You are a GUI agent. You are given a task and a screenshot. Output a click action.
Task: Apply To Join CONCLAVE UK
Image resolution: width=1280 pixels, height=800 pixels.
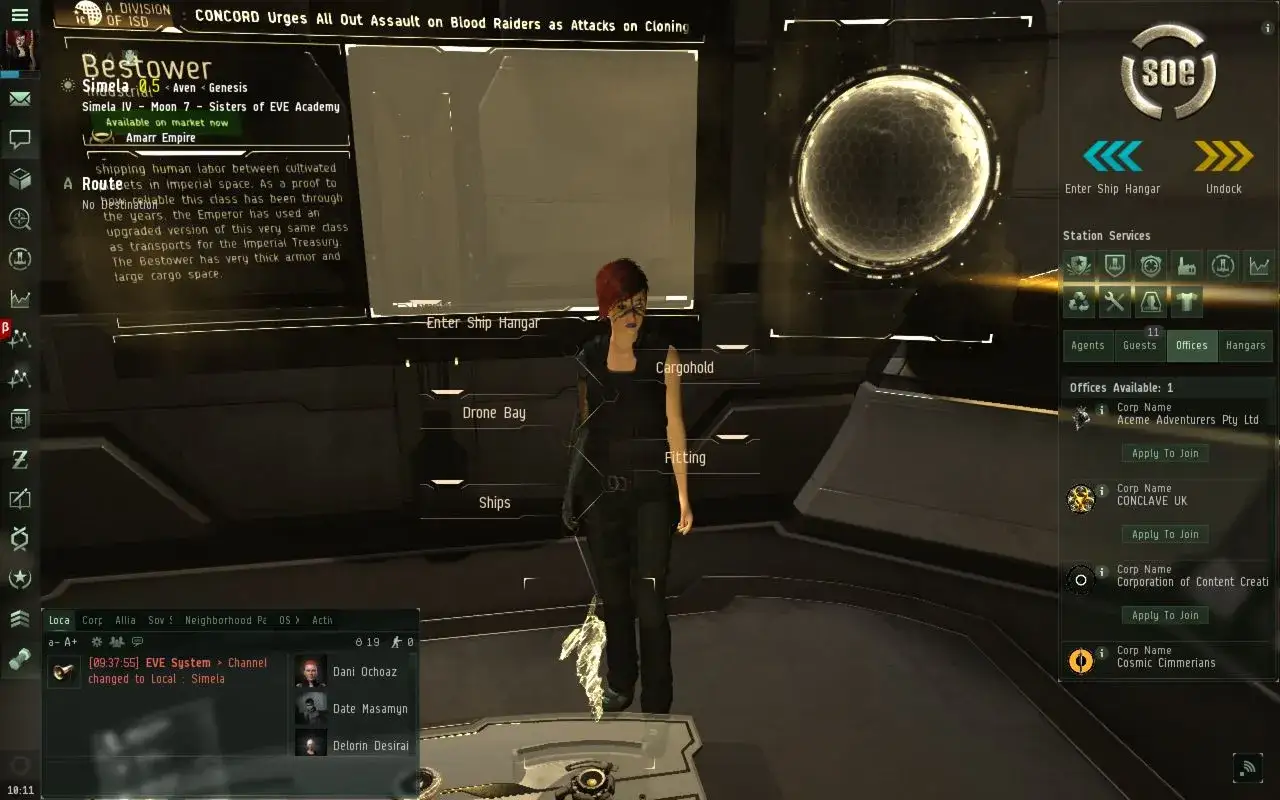coord(1165,534)
